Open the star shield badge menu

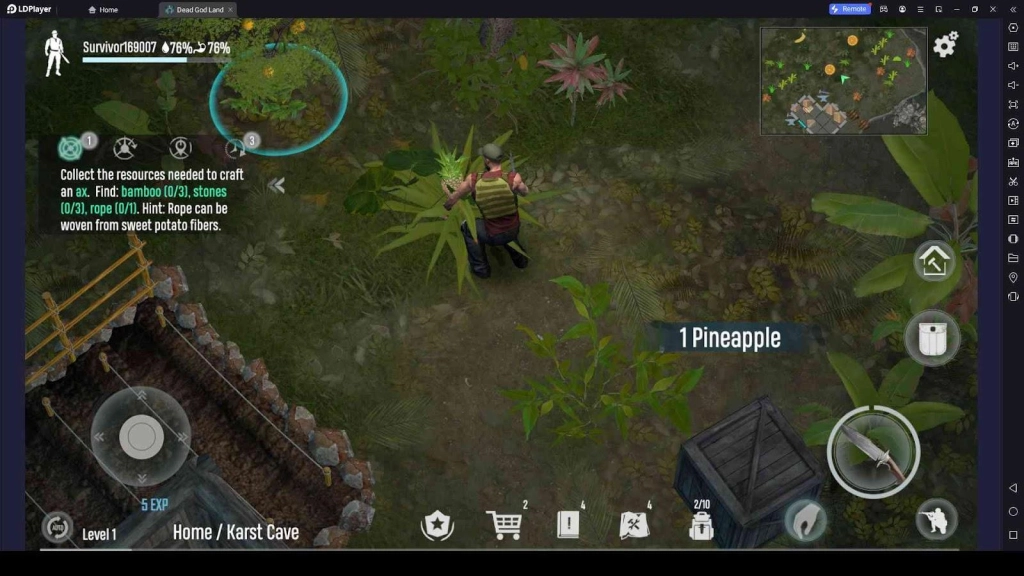pyautogui.click(x=437, y=524)
